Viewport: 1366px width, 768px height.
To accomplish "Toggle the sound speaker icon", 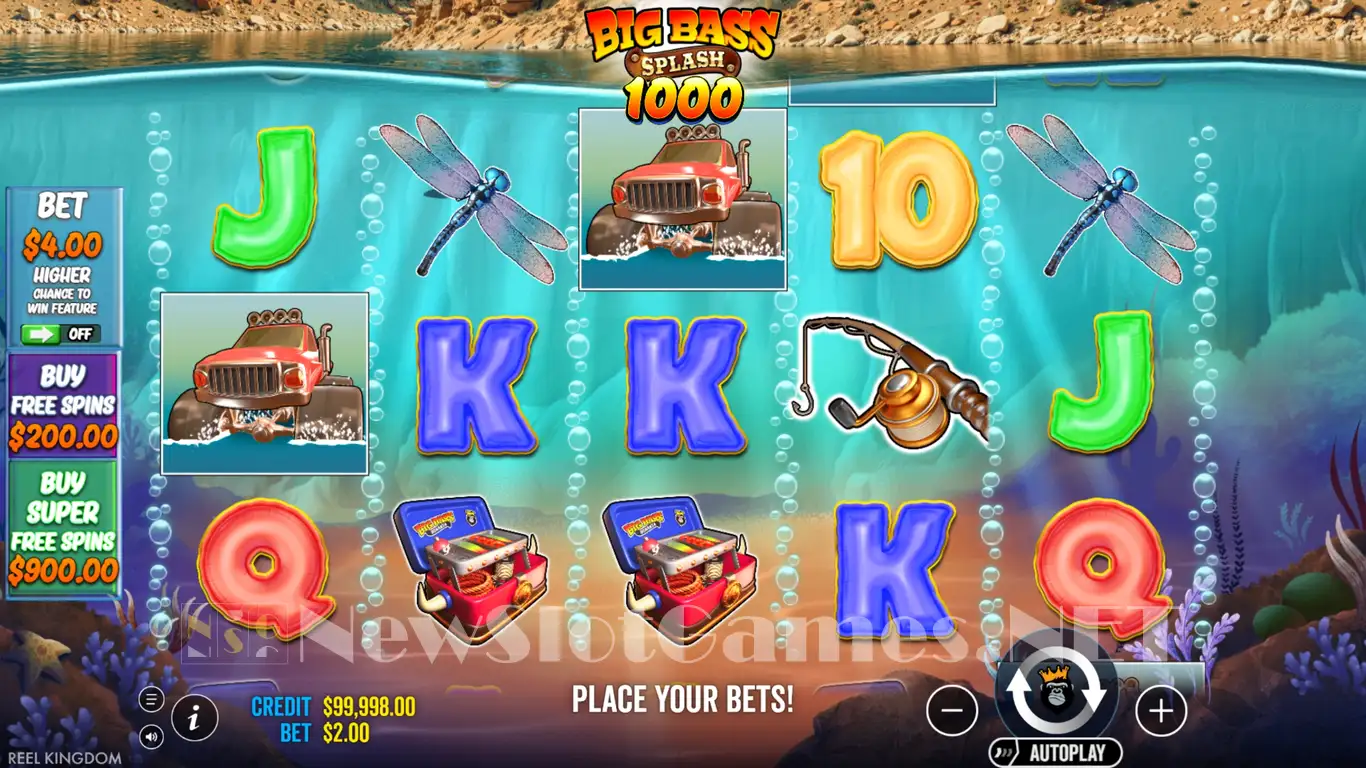I will (x=152, y=736).
